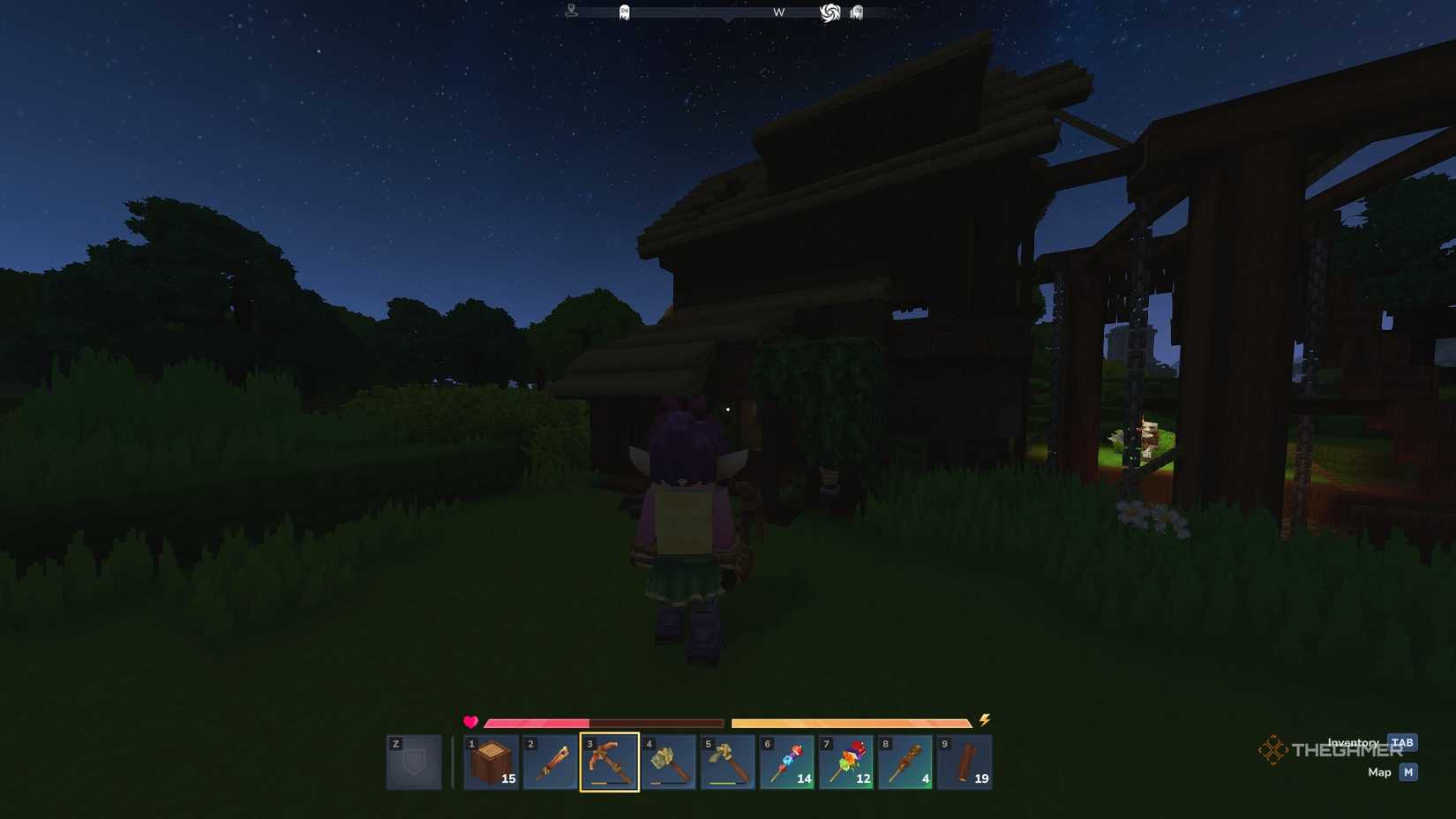Select the axe in hotbar slot 5
Screen dimensions: 1456x819
727,762
